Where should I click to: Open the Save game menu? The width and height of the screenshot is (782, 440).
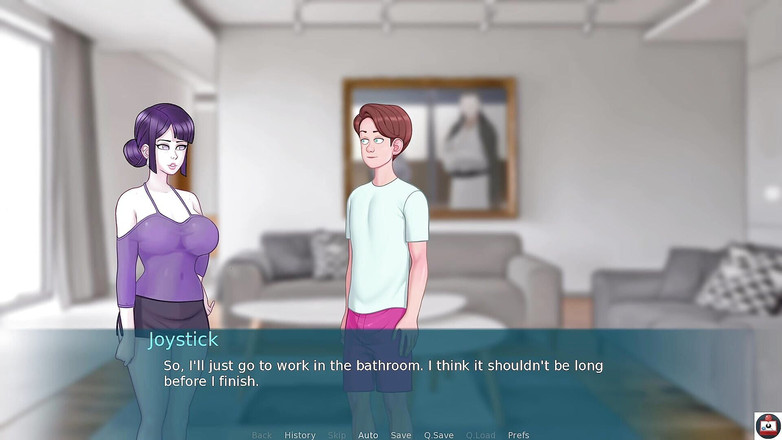[x=401, y=435]
